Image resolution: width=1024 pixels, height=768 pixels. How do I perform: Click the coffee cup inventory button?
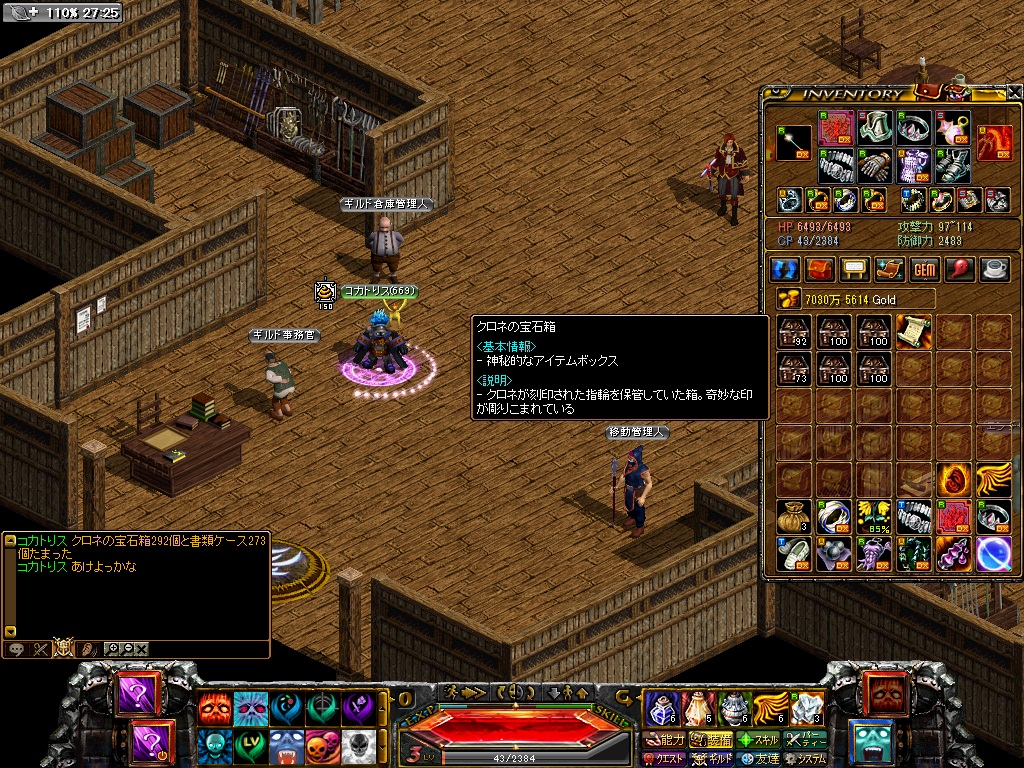click(994, 270)
